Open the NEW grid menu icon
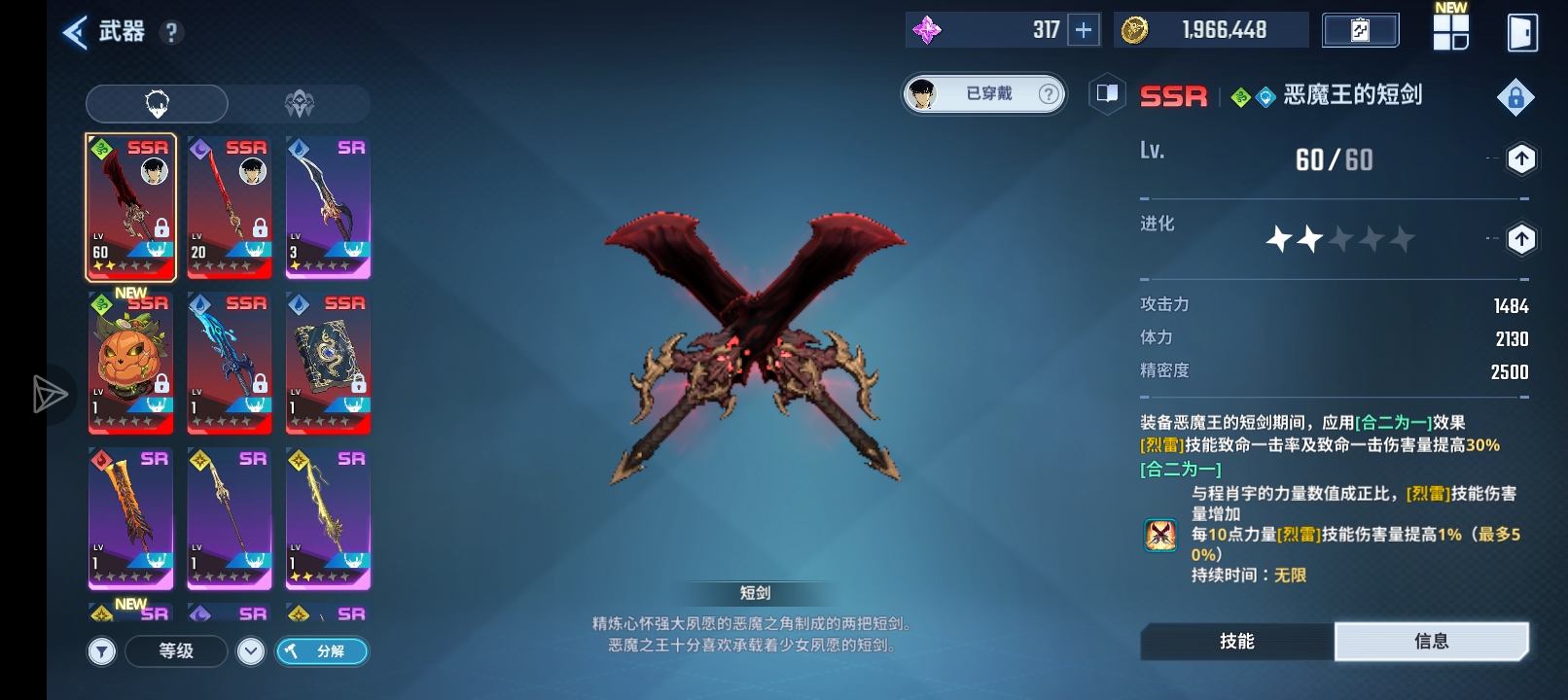This screenshot has height=700, width=1568. [1450, 32]
